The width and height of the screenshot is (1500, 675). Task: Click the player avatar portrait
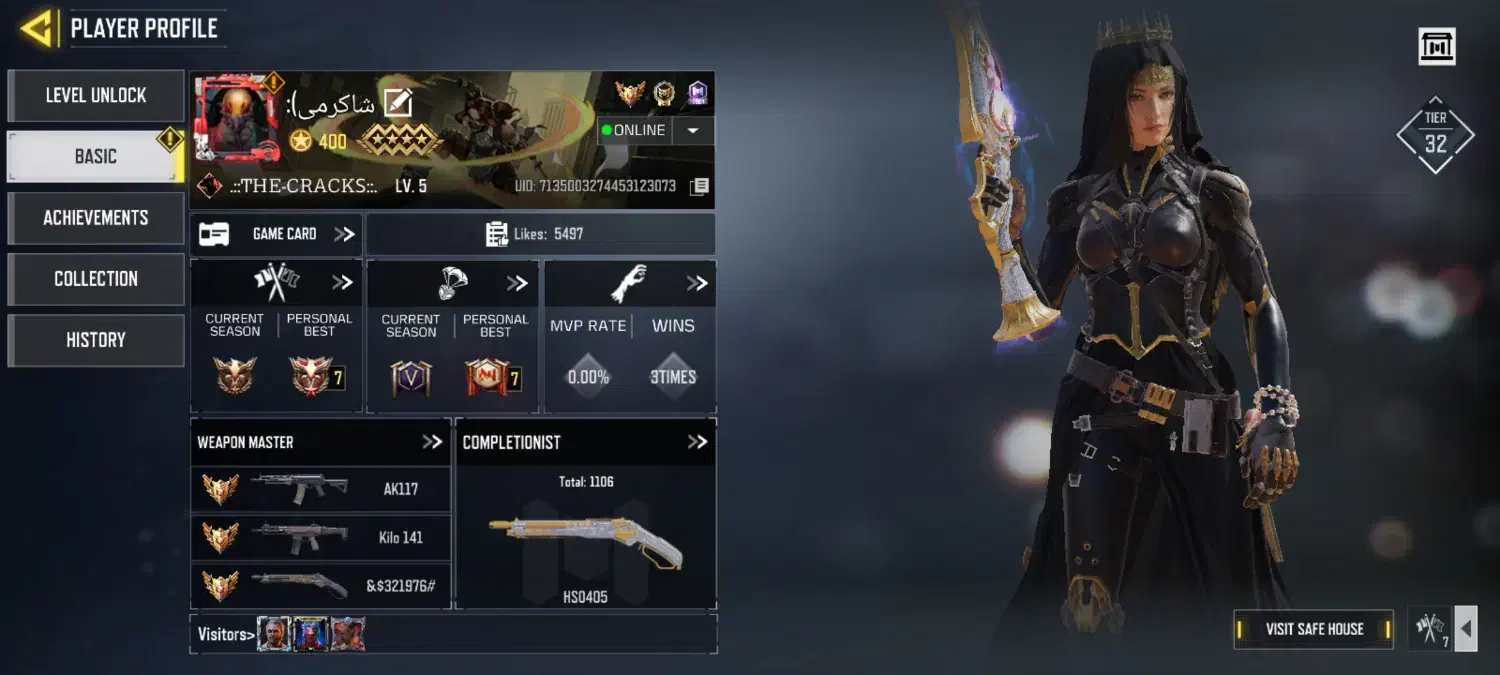coord(236,119)
